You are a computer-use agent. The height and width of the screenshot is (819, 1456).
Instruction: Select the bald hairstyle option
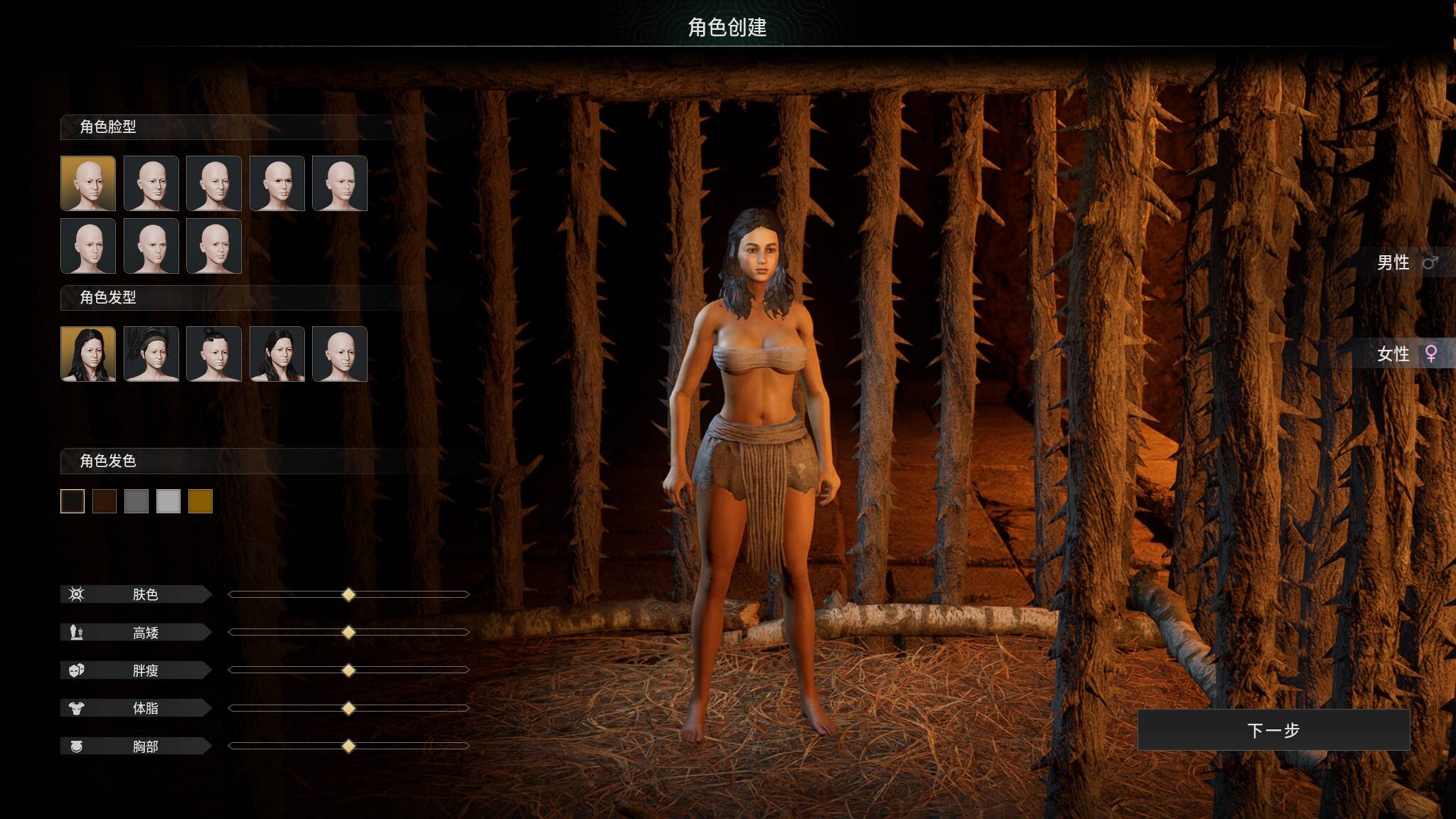click(340, 354)
